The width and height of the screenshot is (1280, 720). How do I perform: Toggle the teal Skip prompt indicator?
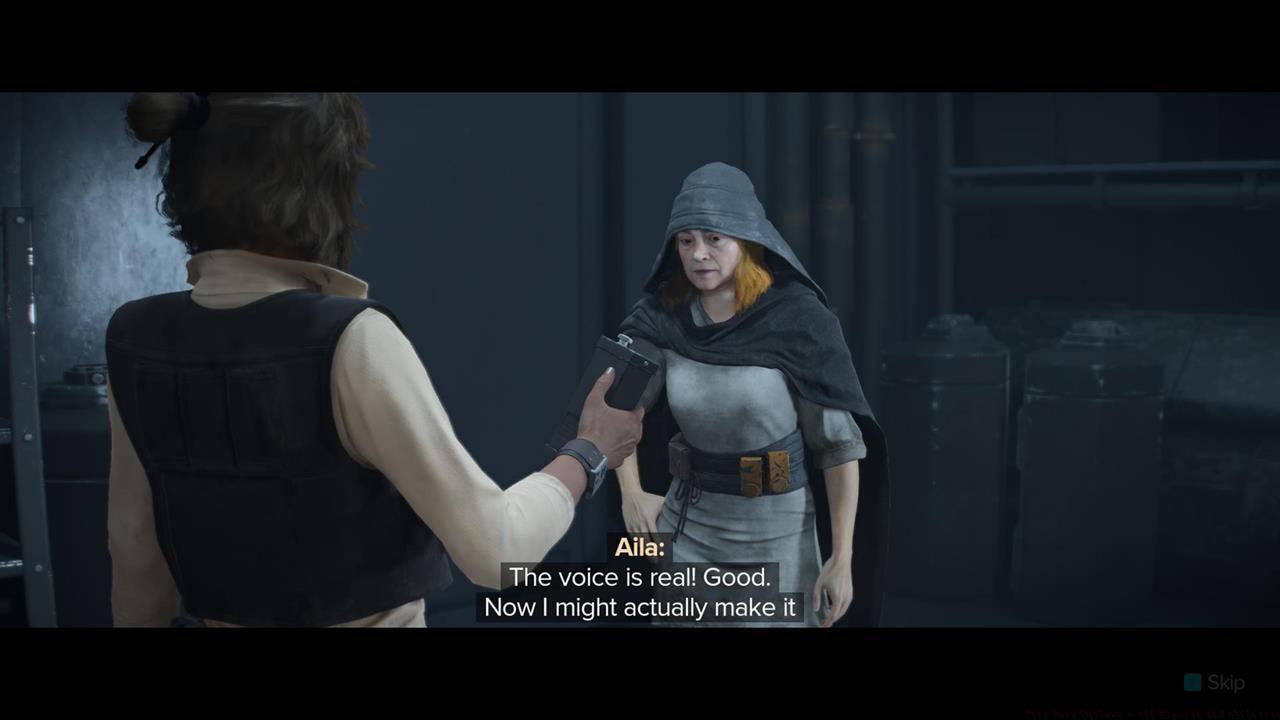pyautogui.click(x=1192, y=682)
